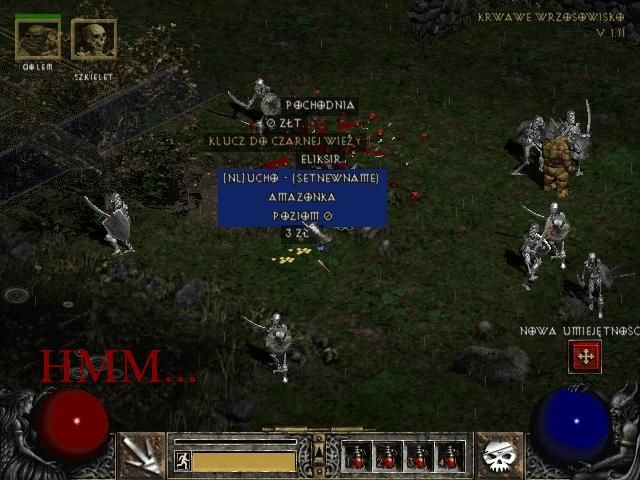
Task: Pick up Klucz do Czarnej Wieży label
Action: (283, 141)
